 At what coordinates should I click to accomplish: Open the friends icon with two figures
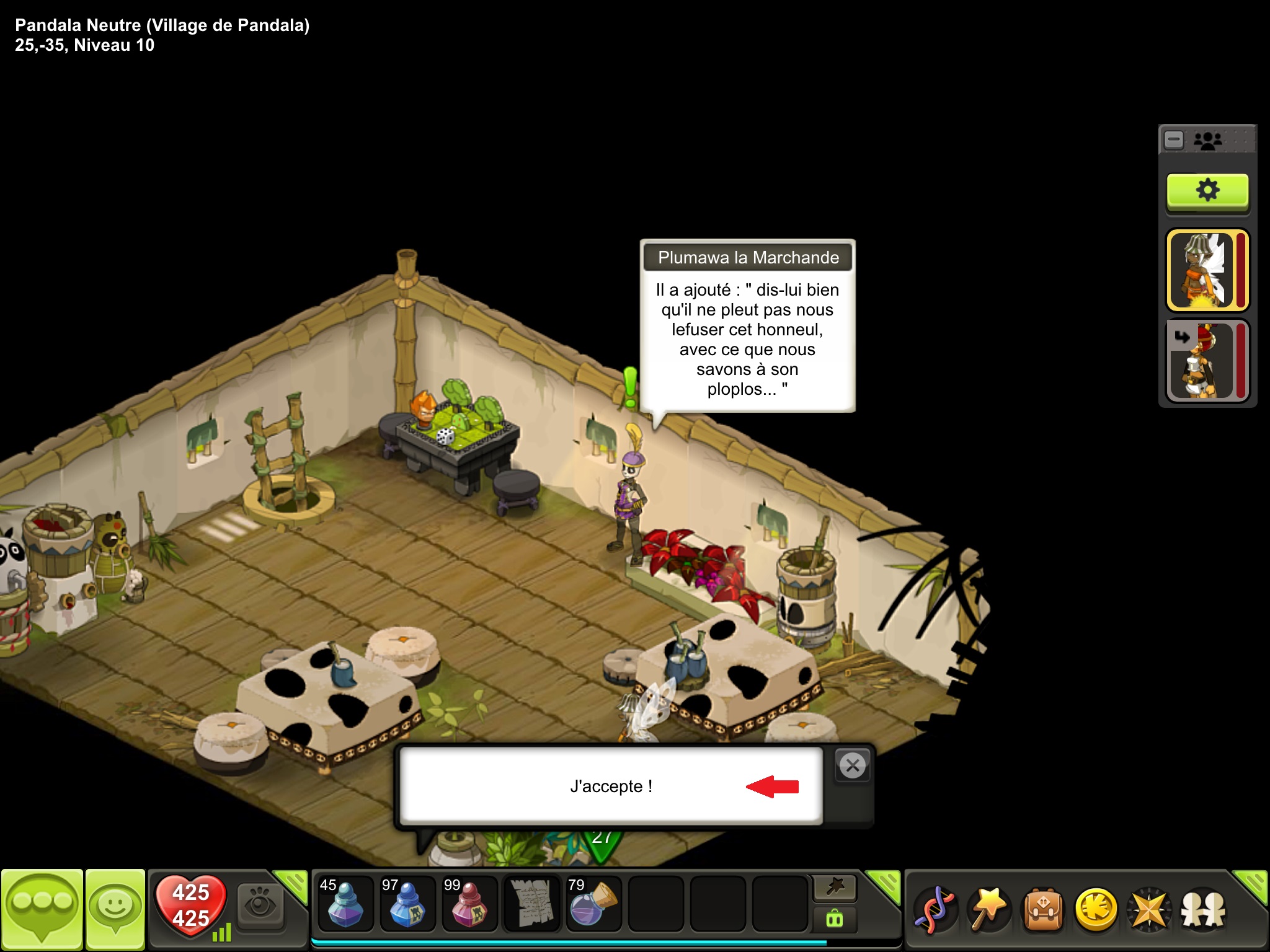(1202, 910)
